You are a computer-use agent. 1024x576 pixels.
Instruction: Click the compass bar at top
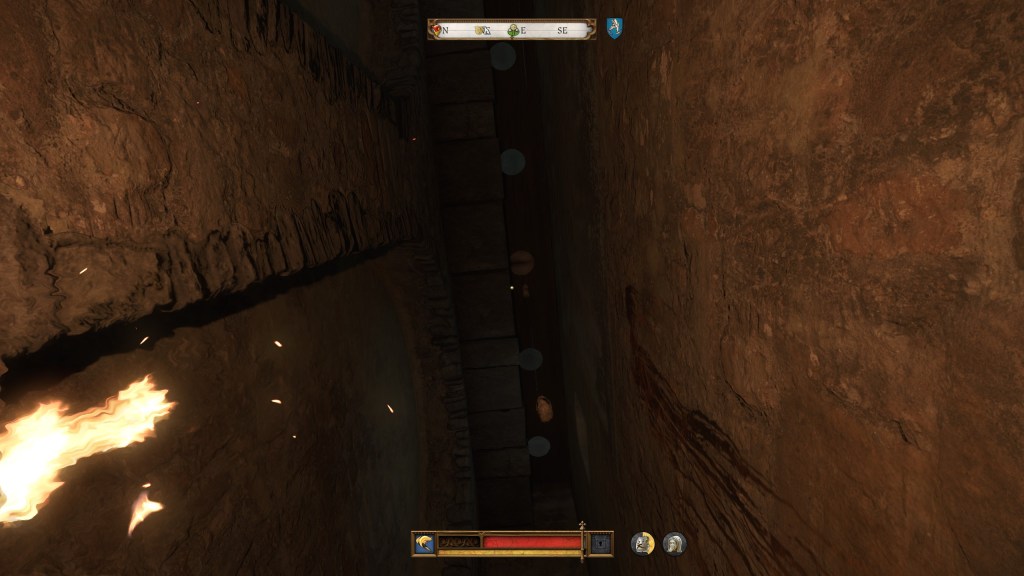click(x=512, y=30)
